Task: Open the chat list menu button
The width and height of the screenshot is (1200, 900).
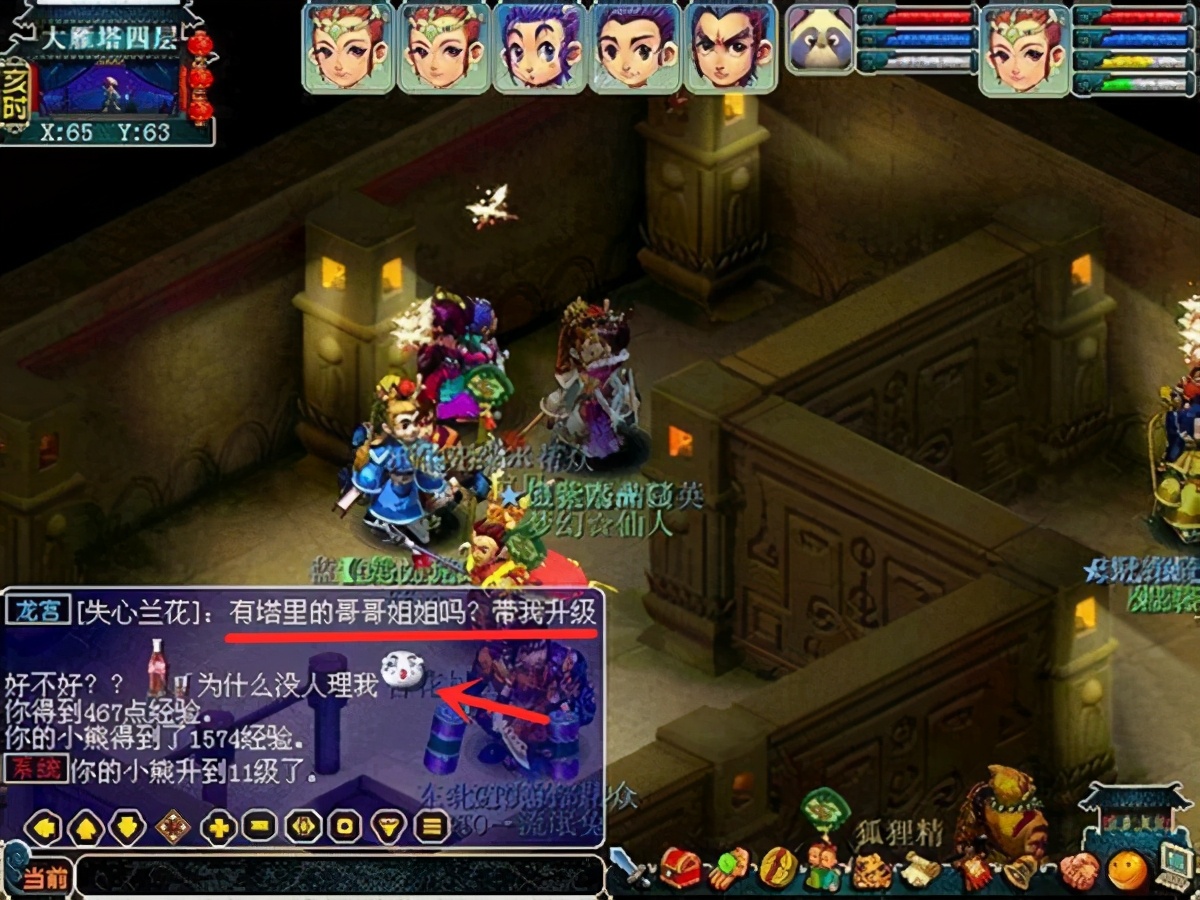Action: click(432, 827)
